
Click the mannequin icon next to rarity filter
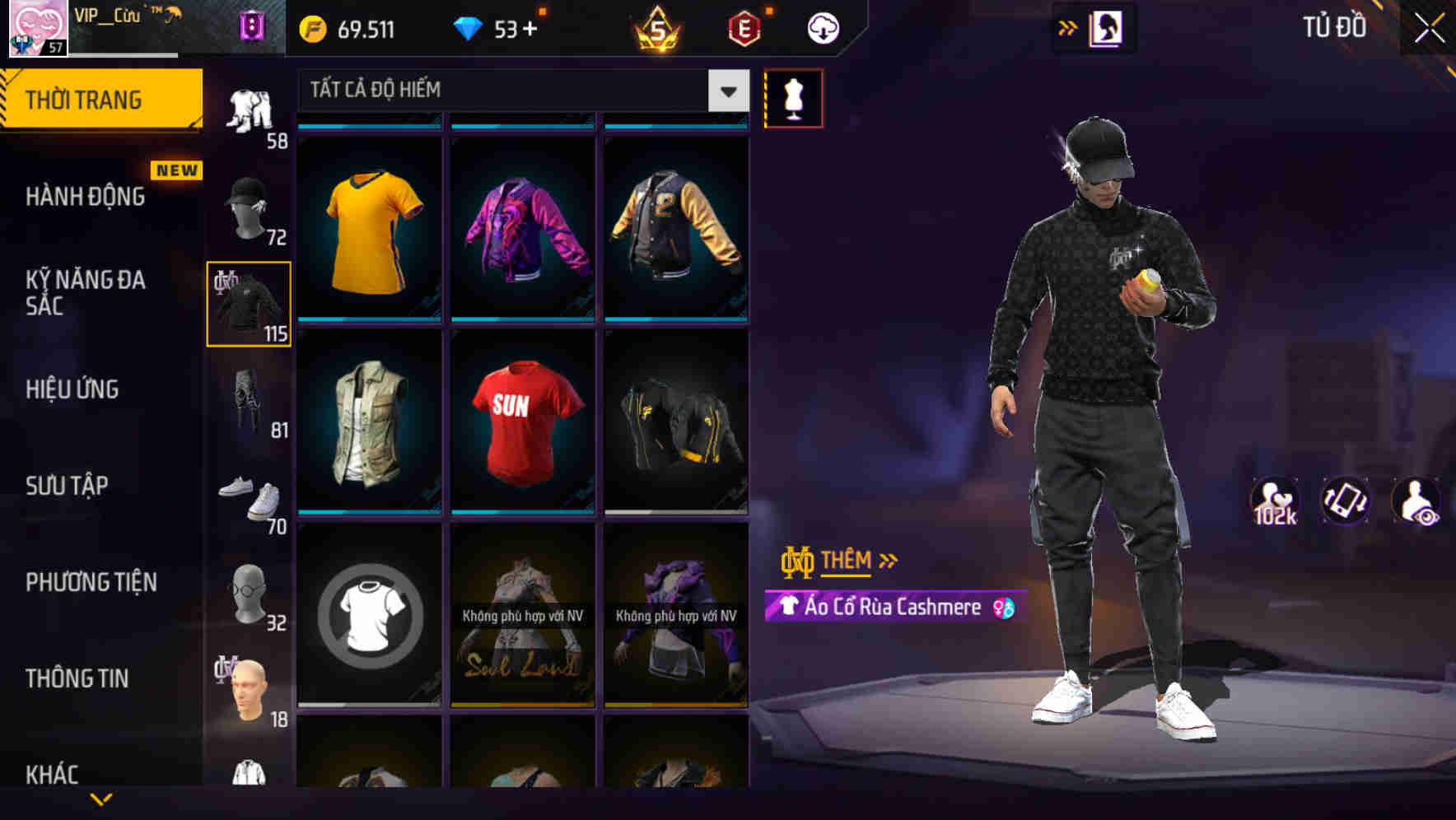click(793, 98)
